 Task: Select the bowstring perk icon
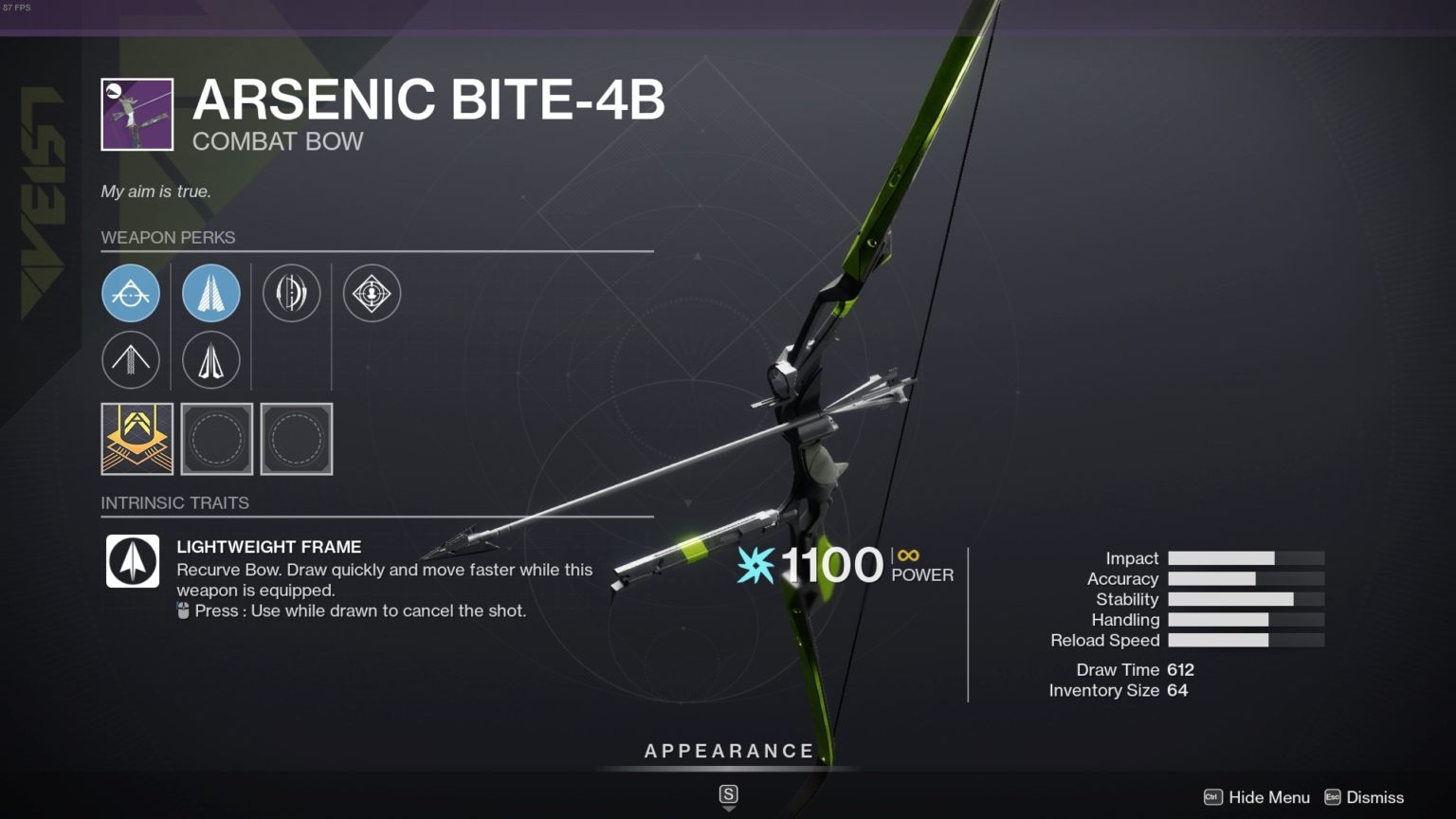291,293
